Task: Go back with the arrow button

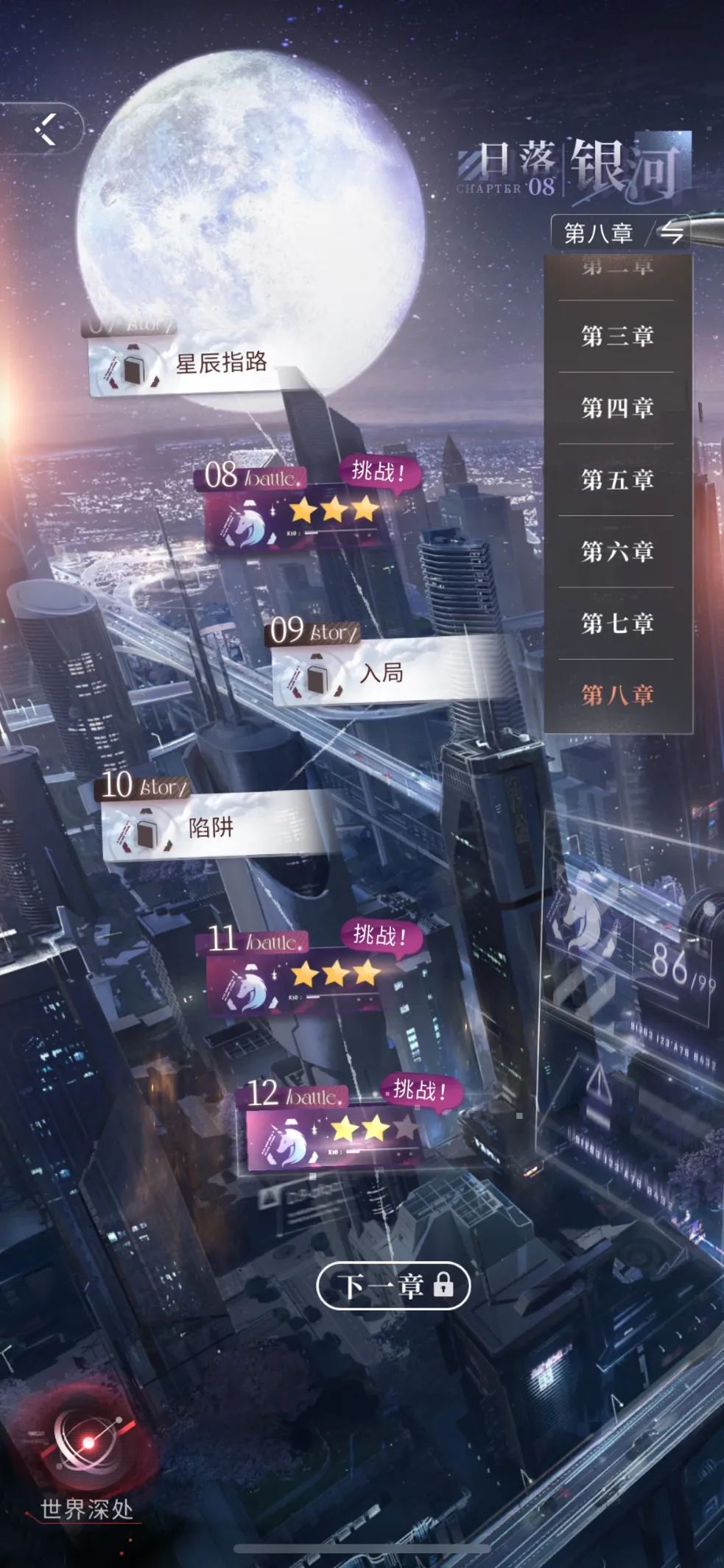Action: pyautogui.click(x=46, y=130)
